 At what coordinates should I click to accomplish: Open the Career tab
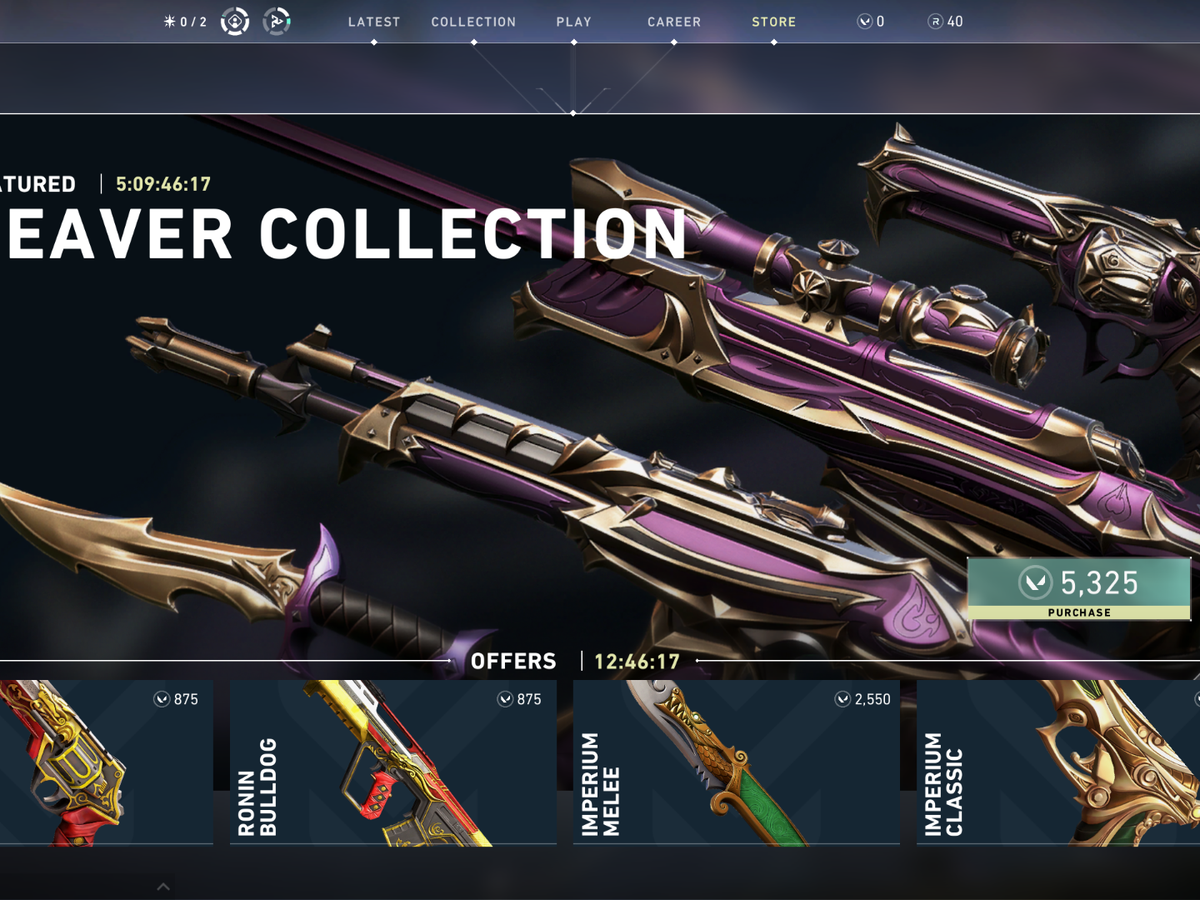point(674,22)
